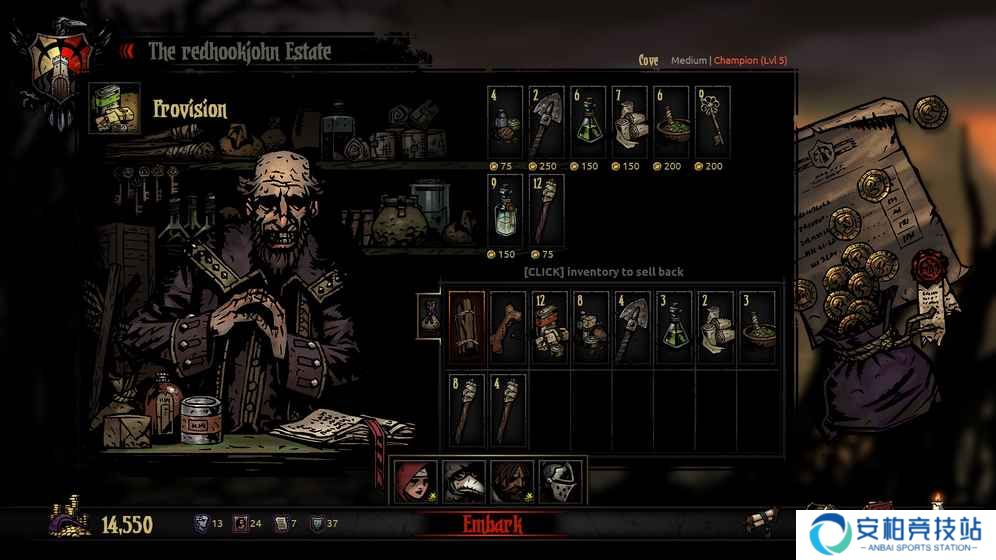Image resolution: width=996 pixels, height=560 pixels.
Task: Purchase medicinal herbs bowl priced at 200
Action: [x=671, y=122]
